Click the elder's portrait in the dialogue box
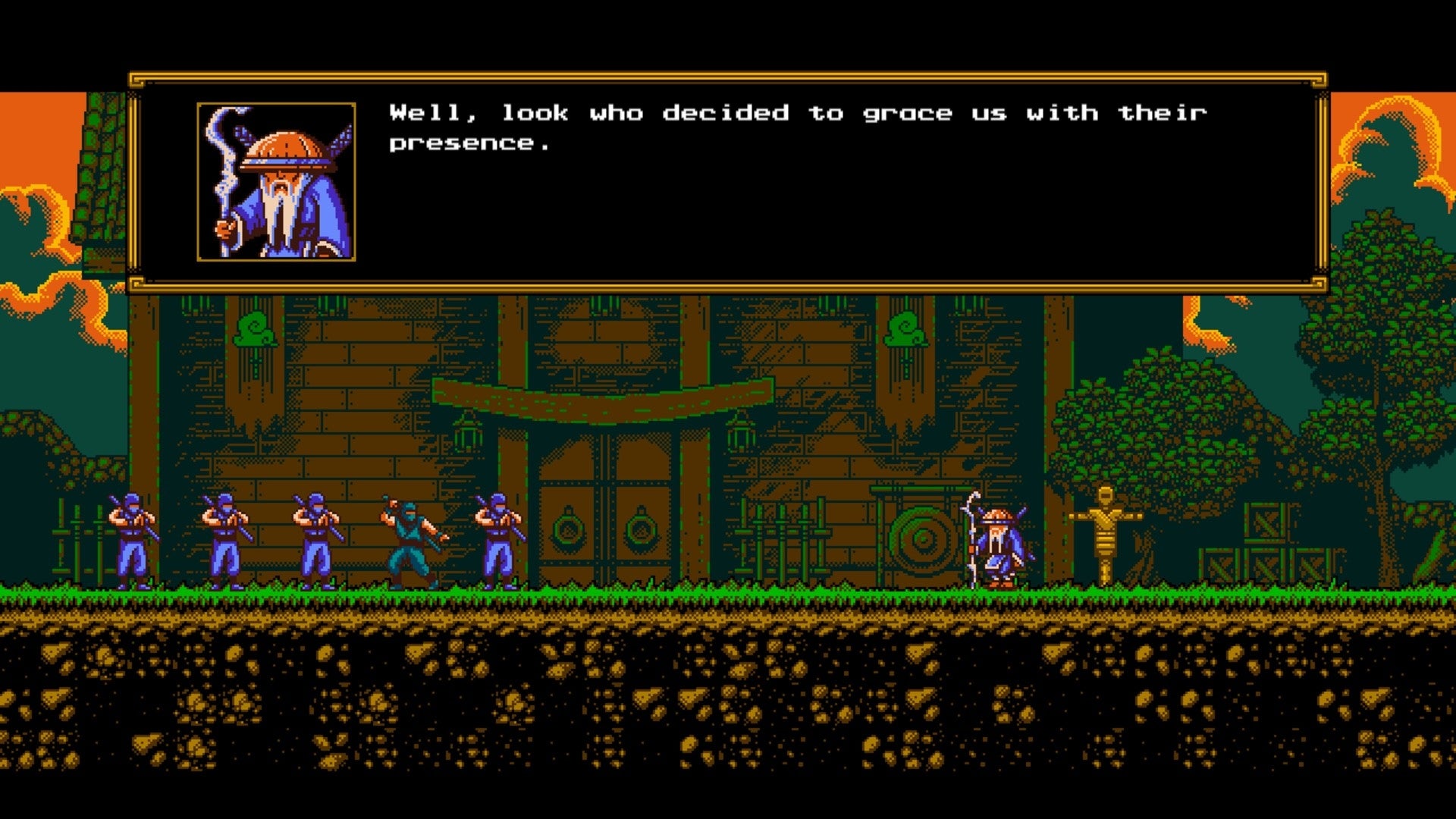This screenshot has height=819, width=1456. point(275,178)
